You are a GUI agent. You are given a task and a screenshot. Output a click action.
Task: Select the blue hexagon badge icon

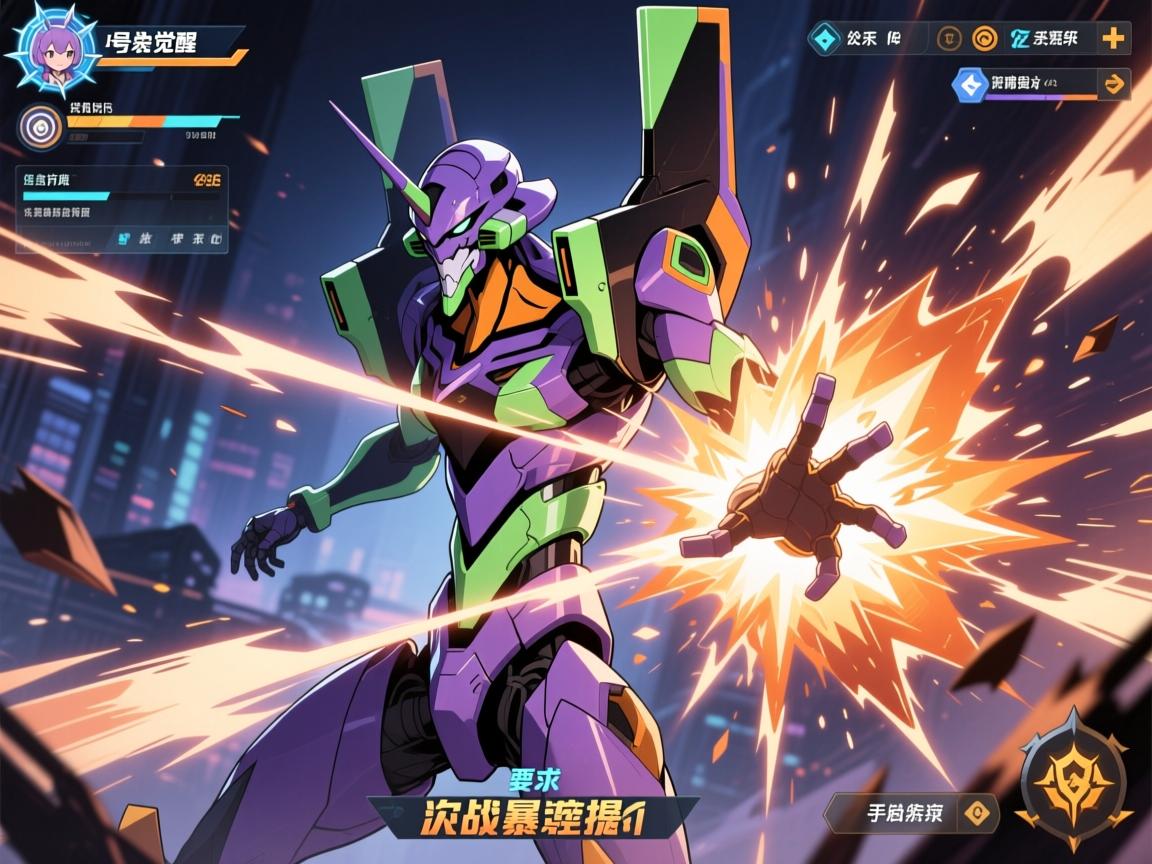(968, 85)
